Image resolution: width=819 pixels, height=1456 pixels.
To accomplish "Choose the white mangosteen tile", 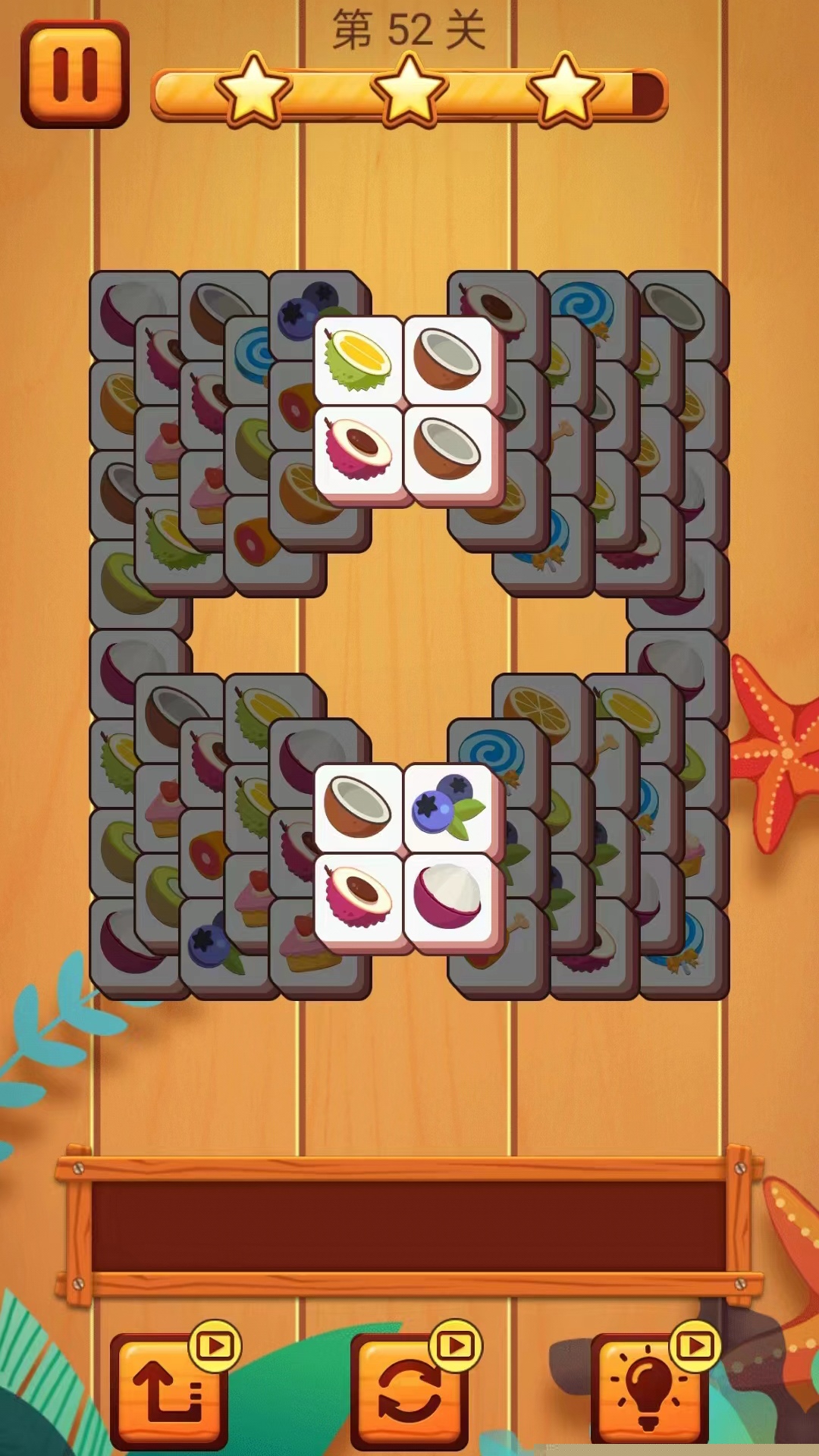I will (x=449, y=896).
